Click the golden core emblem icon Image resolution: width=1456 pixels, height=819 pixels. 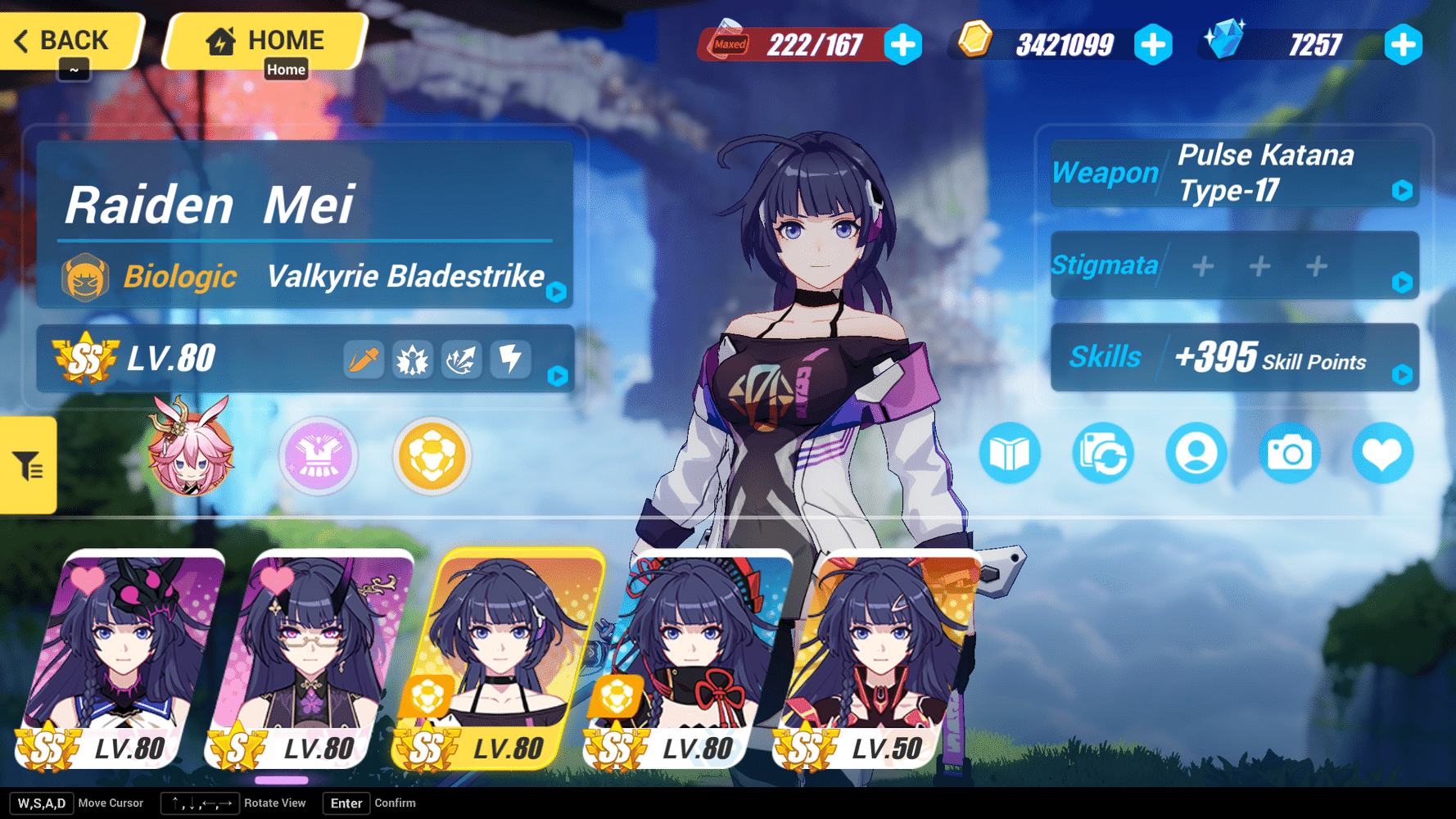[432, 456]
